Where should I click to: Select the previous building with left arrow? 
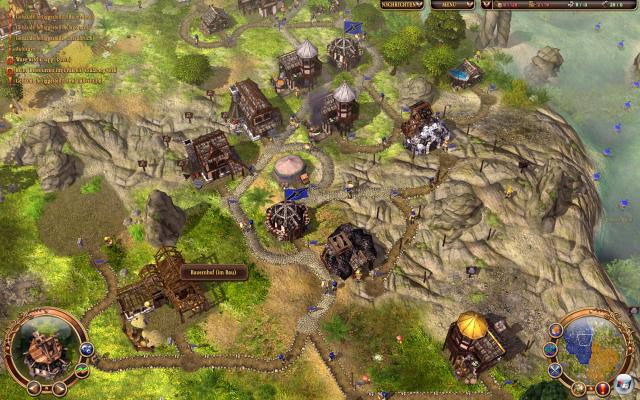(x=33, y=386)
